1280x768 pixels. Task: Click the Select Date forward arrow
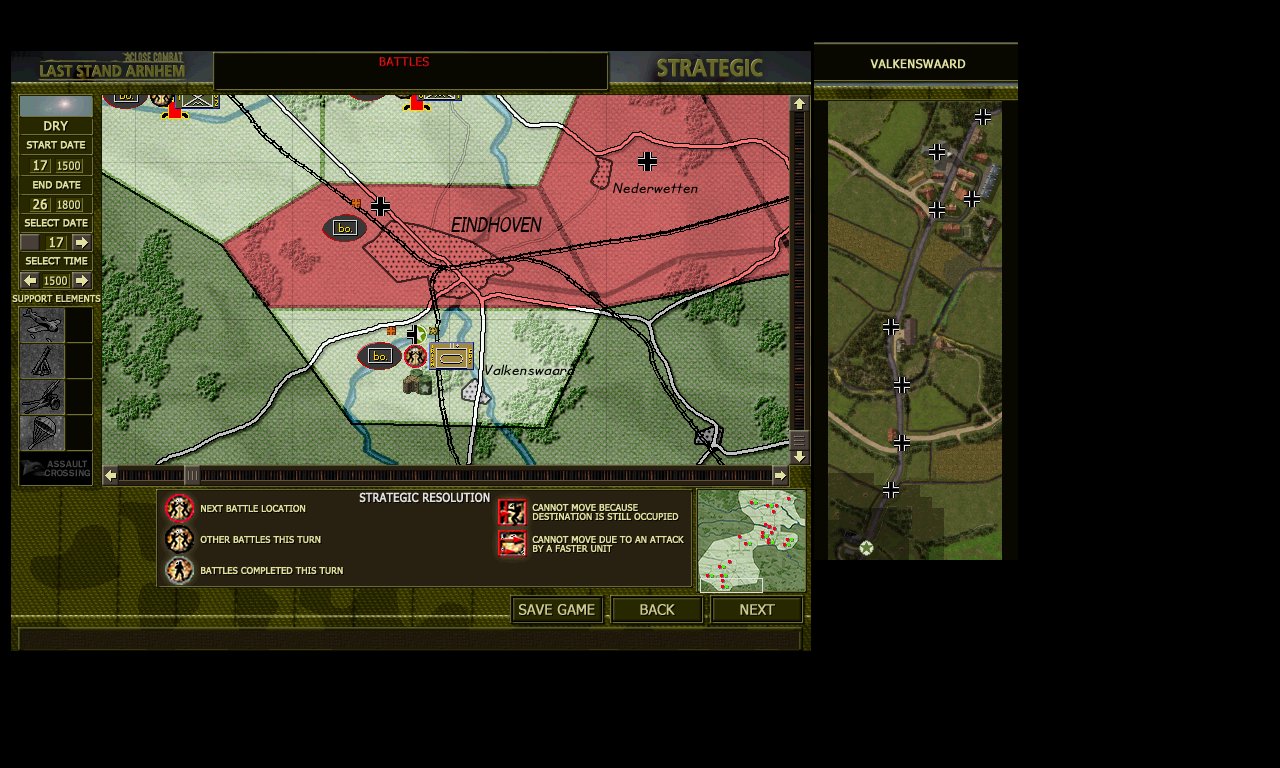[x=81, y=242]
